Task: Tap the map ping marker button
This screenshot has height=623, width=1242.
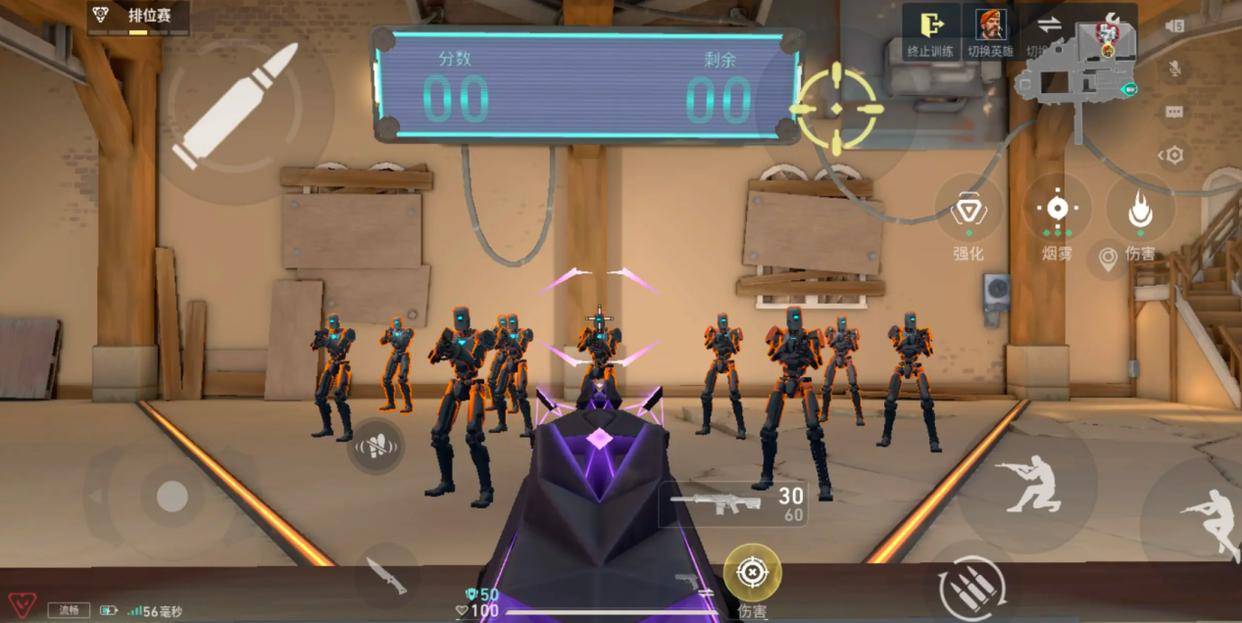Action: (1107, 259)
